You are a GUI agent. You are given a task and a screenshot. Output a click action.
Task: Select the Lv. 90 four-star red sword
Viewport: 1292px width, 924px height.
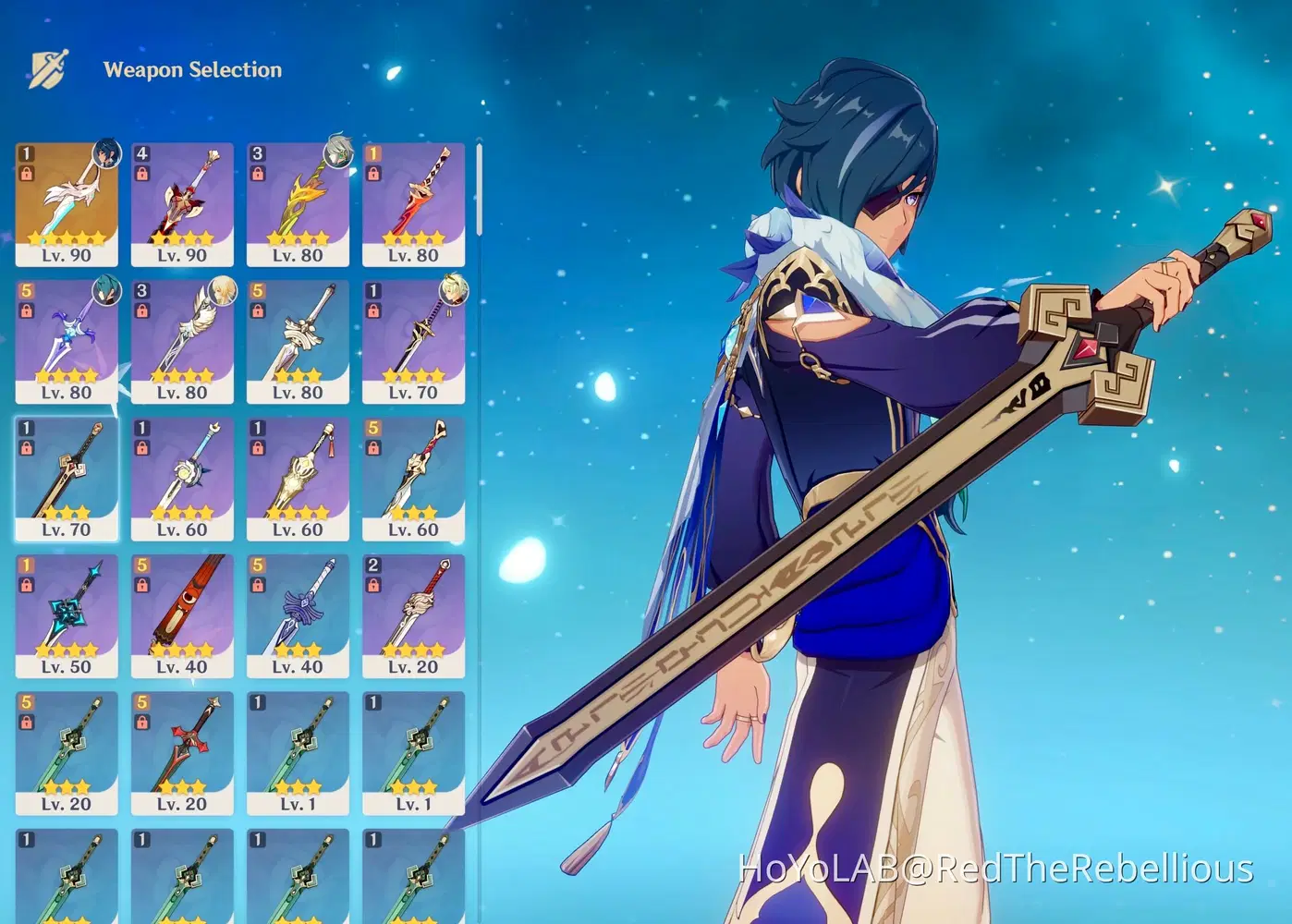coord(182,203)
